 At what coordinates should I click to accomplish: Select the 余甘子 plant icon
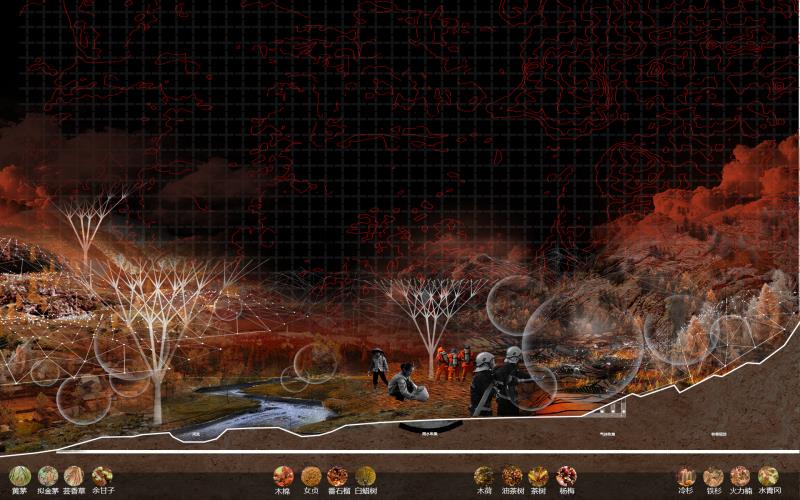pyautogui.click(x=102, y=476)
